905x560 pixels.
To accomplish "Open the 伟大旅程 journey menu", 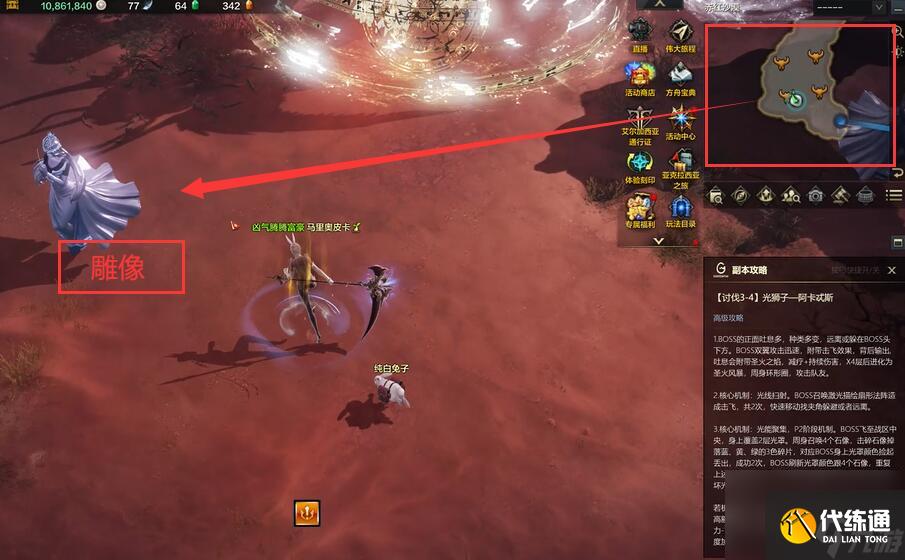I will pos(682,32).
